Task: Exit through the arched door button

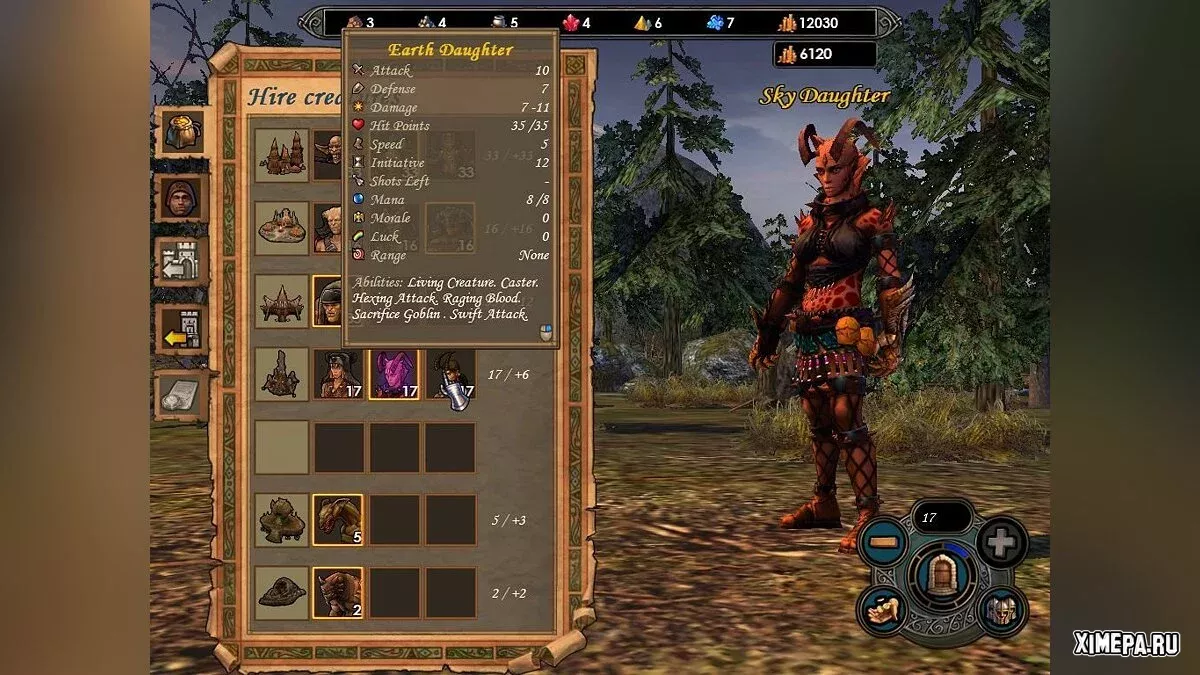Action: click(942, 577)
